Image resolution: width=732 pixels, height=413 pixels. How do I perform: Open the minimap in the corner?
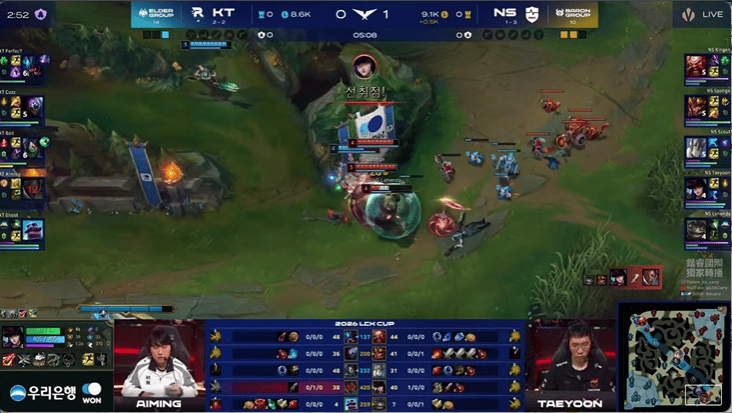tap(674, 357)
